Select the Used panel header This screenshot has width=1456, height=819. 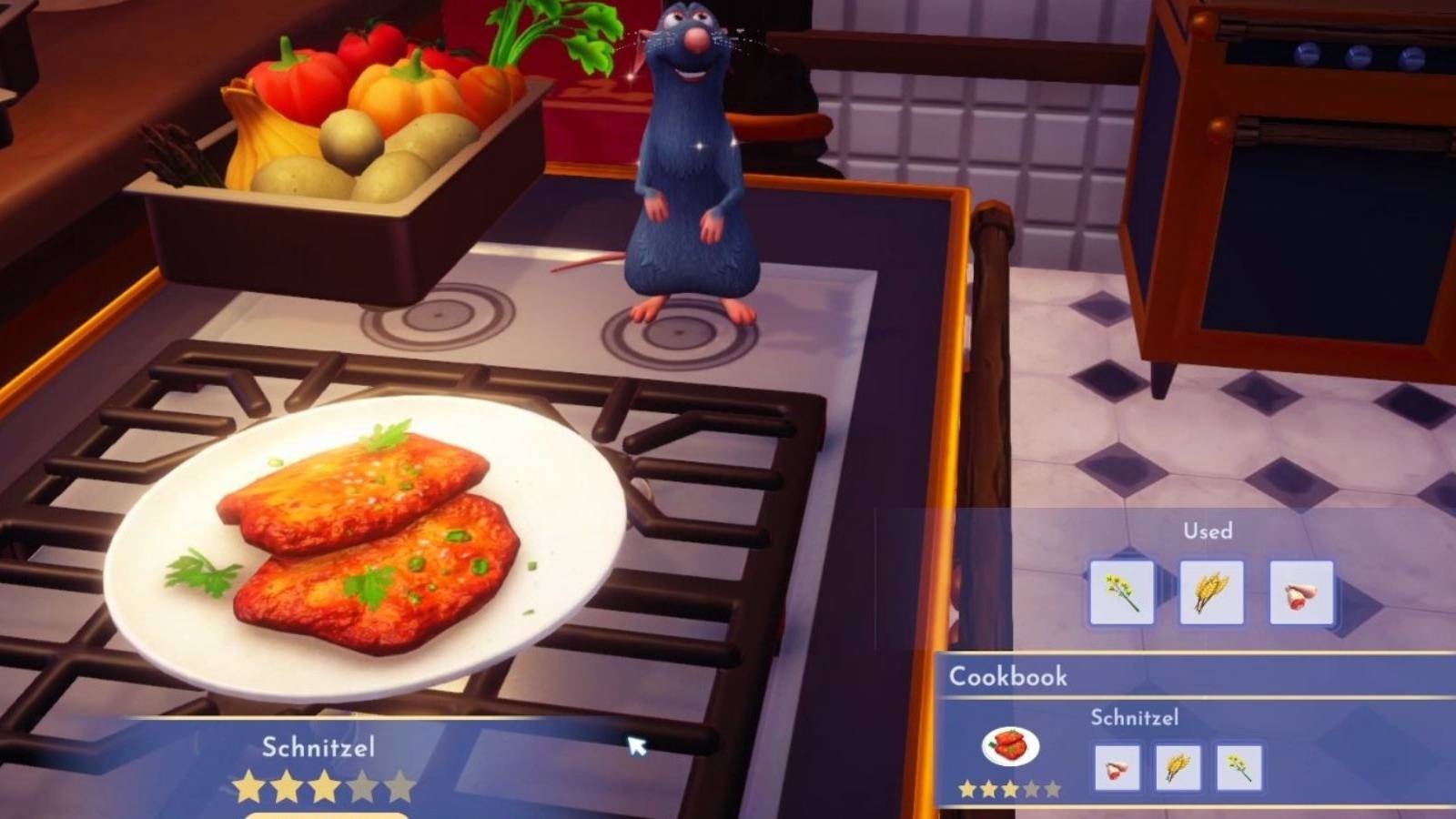1208,531
